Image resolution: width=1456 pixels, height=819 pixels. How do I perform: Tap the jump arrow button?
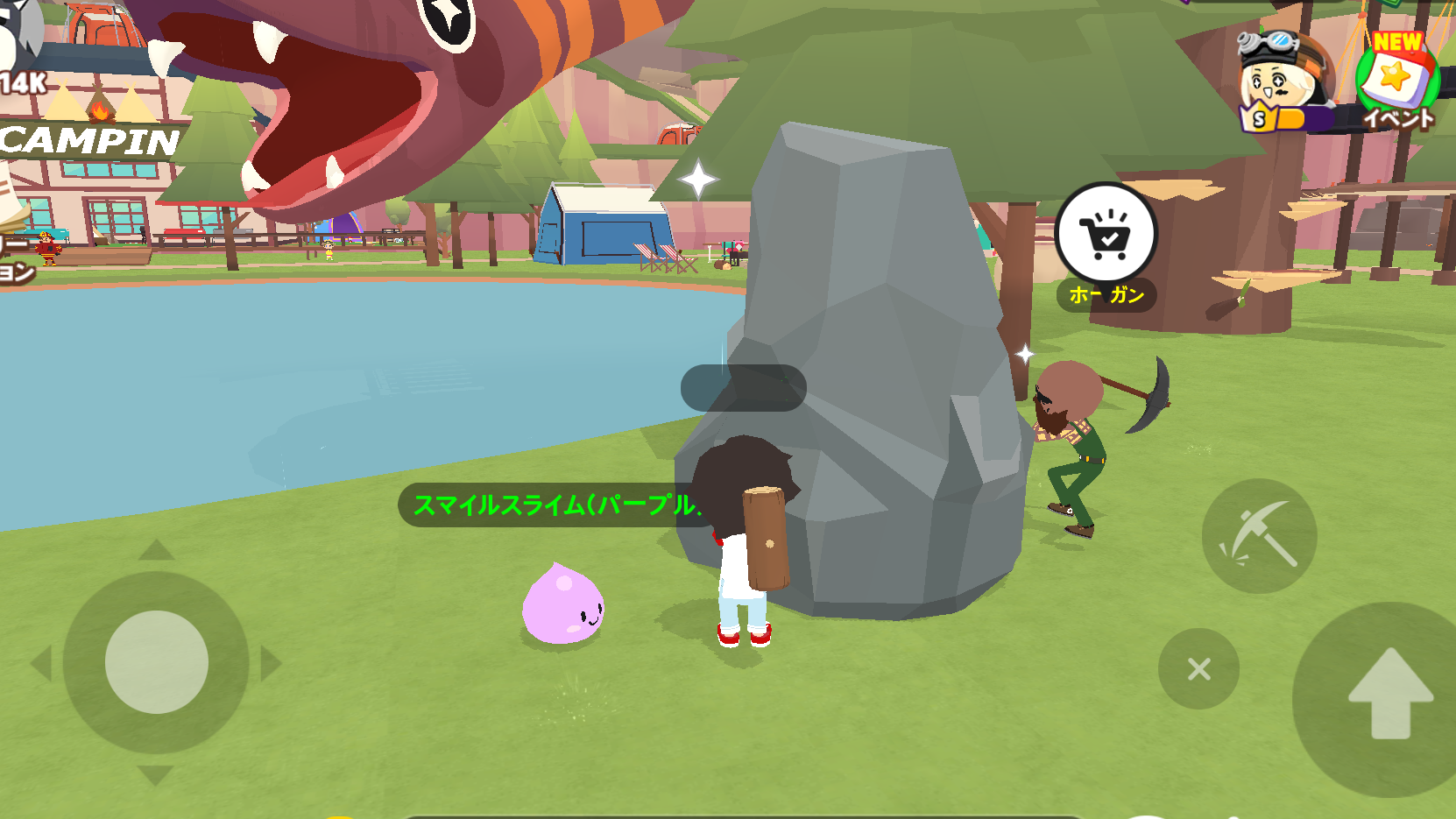(x=1389, y=695)
